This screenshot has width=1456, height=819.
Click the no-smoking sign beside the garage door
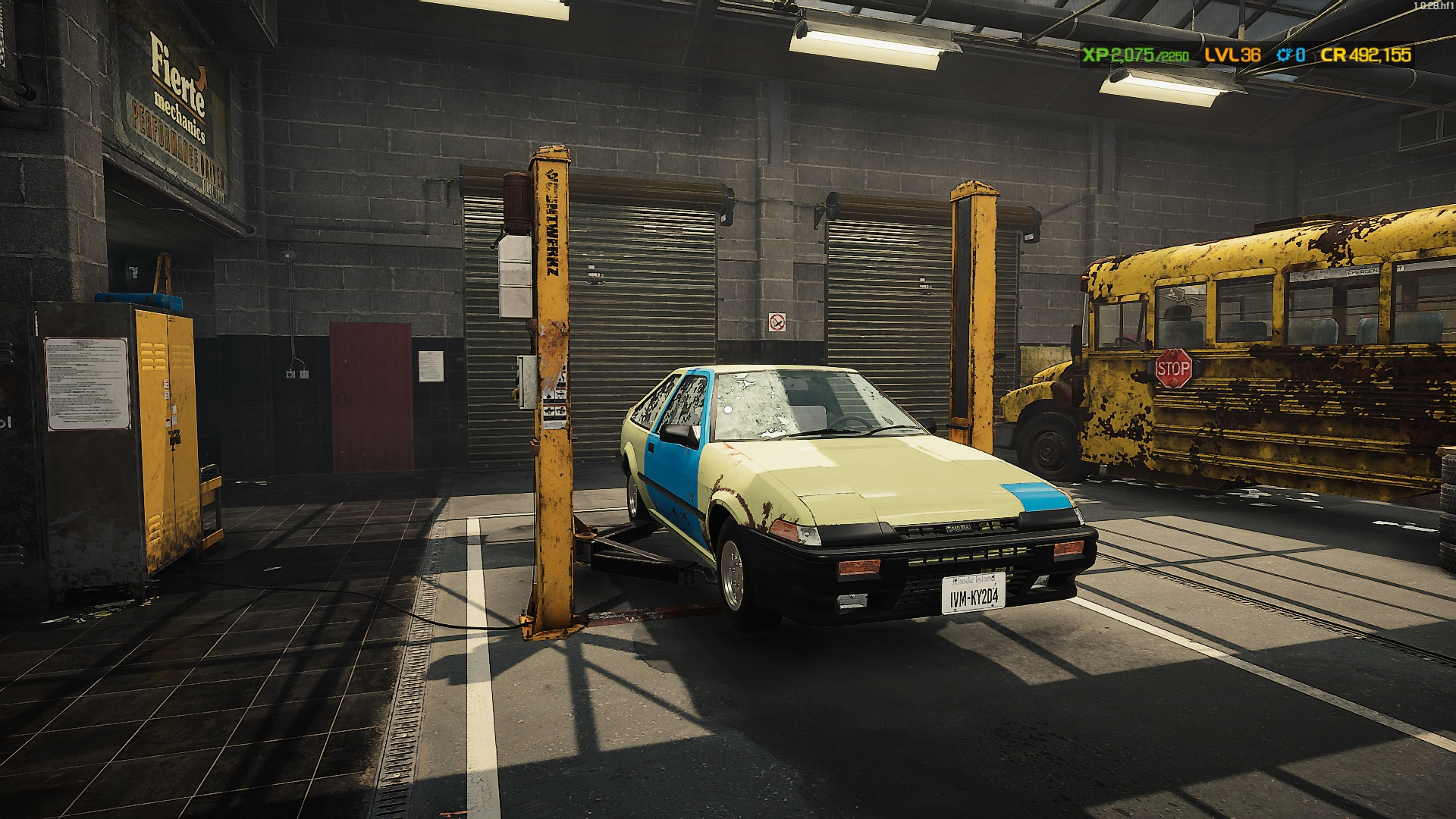(x=779, y=321)
